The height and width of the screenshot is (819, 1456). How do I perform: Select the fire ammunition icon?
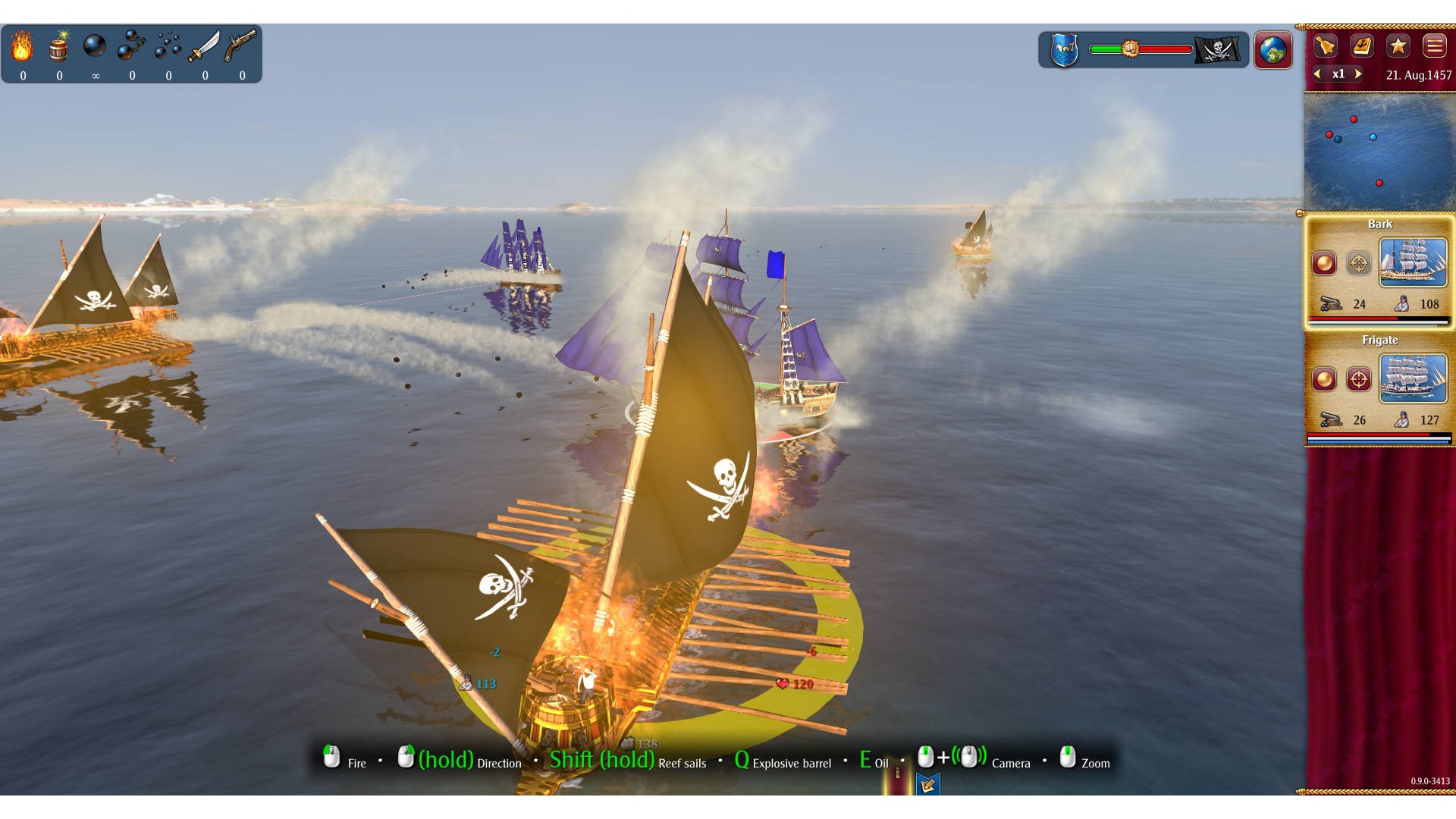tap(22, 47)
